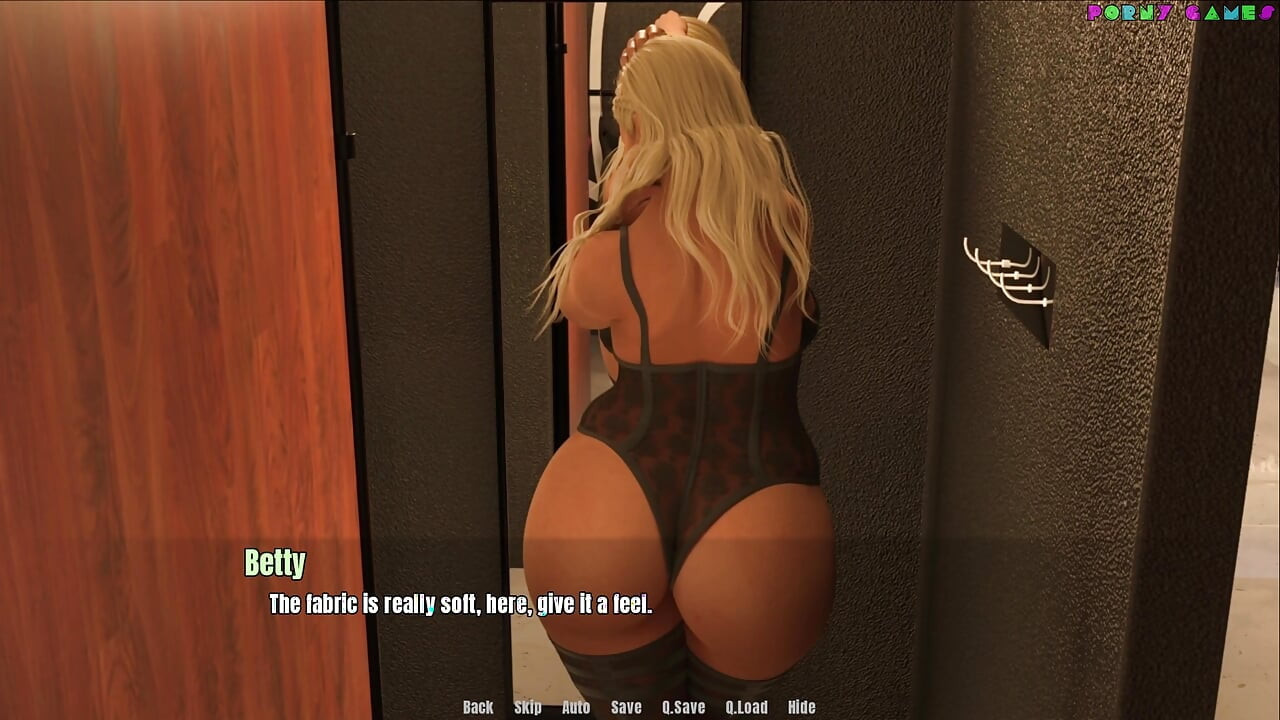The height and width of the screenshot is (720, 1280).
Task: Perform a Quick Save with Q.Save
Action: point(684,707)
